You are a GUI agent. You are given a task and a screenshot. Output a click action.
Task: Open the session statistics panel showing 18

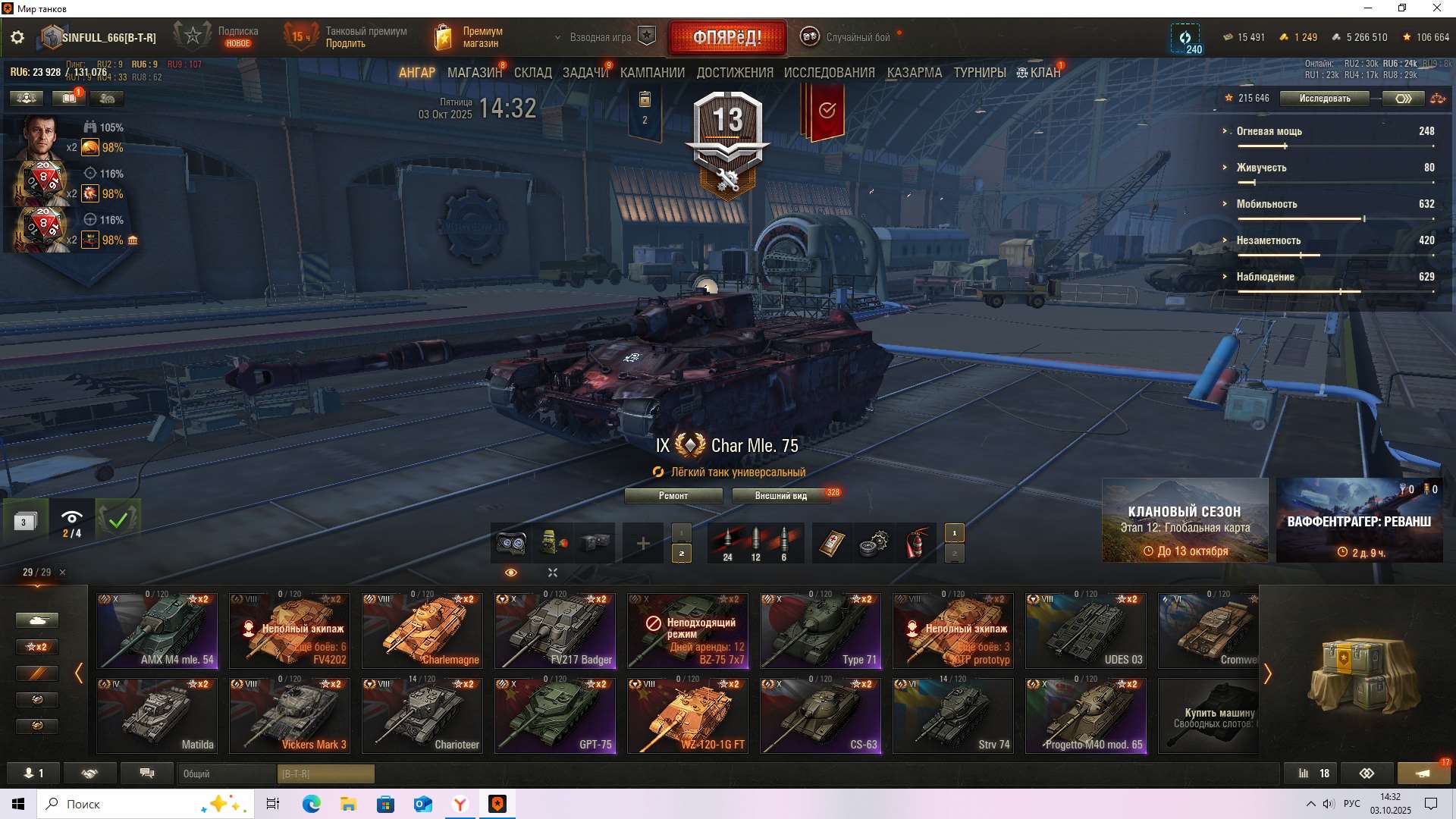pyautogui.click(x=1312, y=773)
